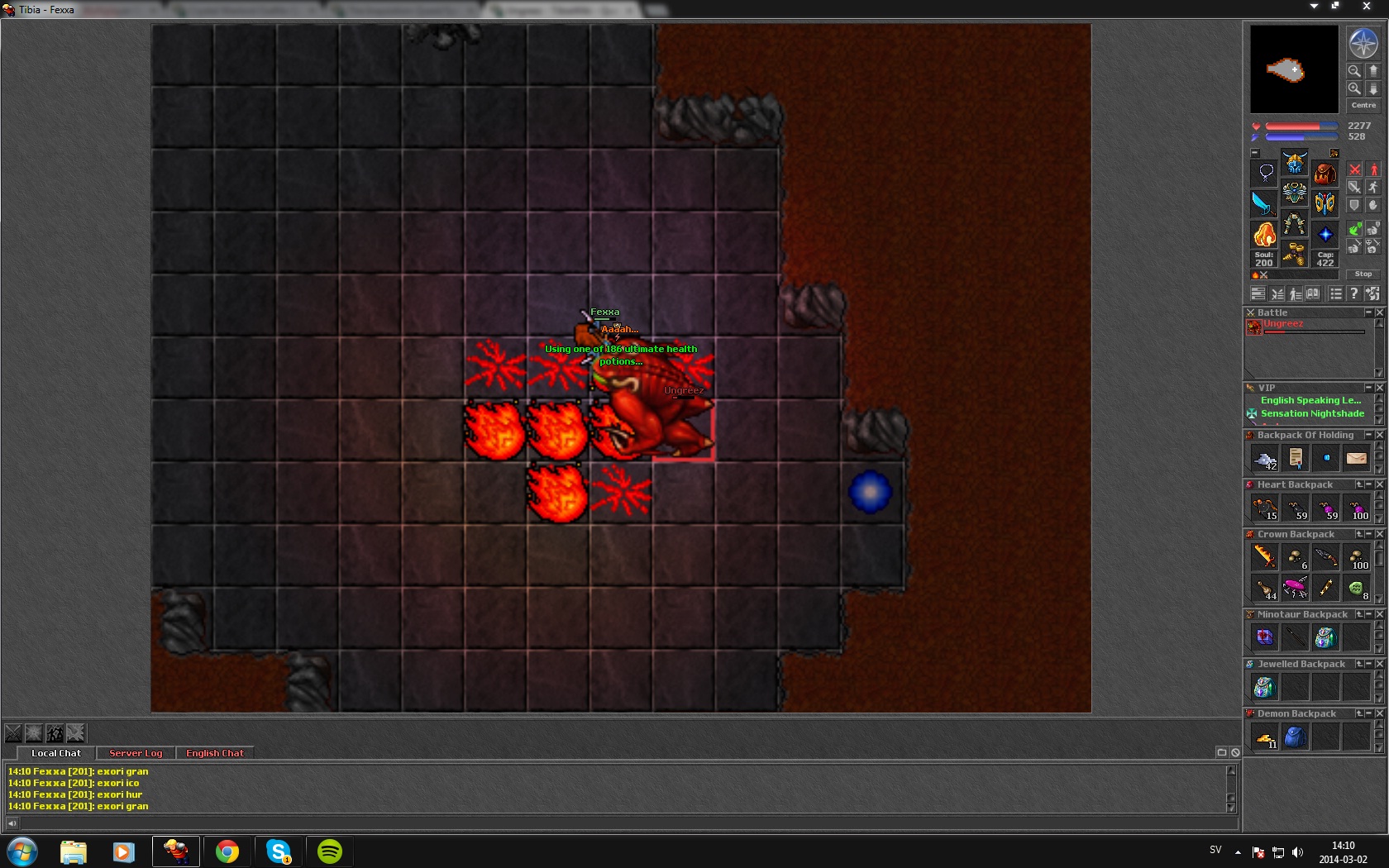Screen dimensions: 1389x868
Task: Minimize the Minotaur Backpack container
Action: 1369,614
